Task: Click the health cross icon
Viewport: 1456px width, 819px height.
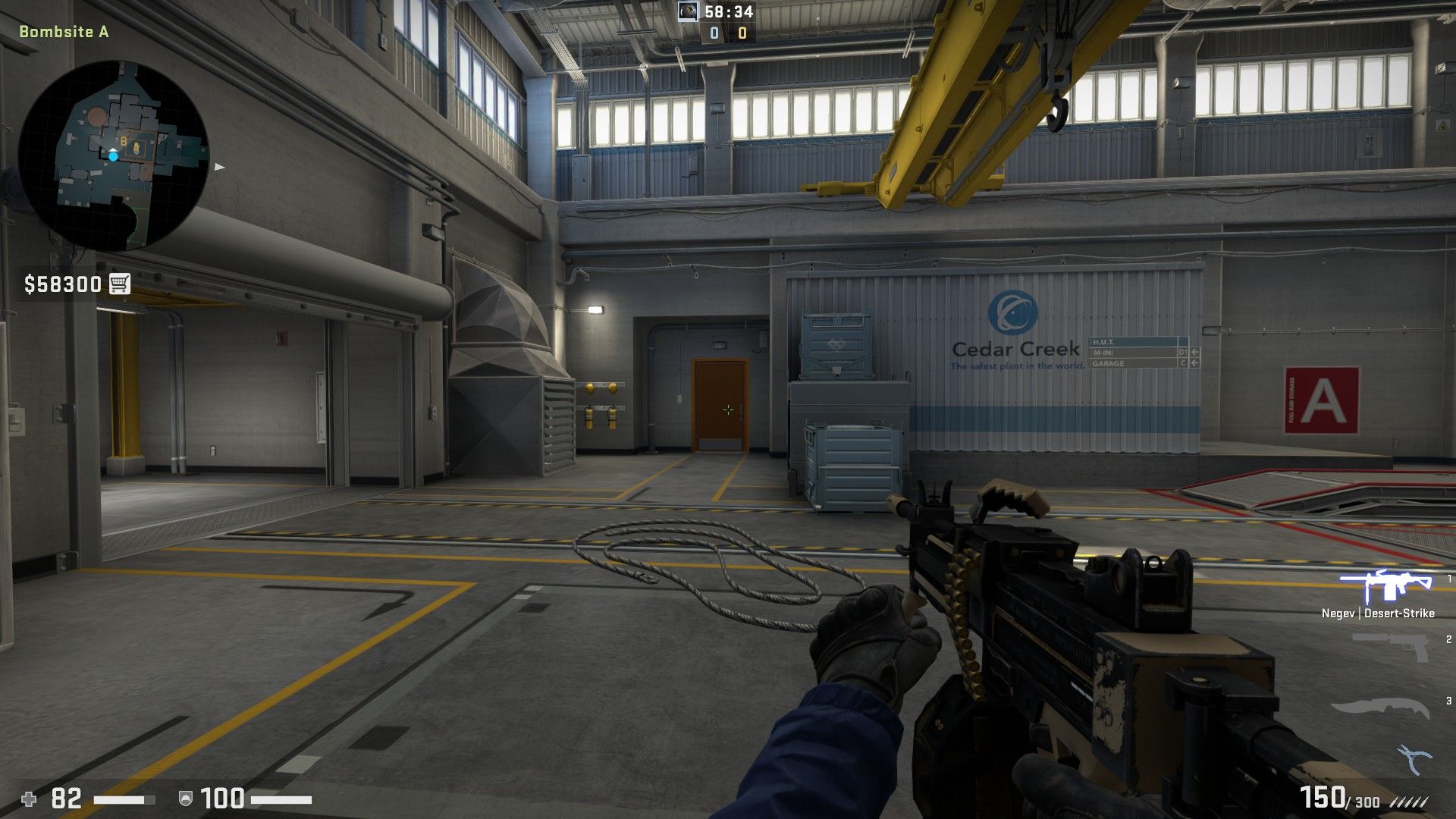Action: pos(30,799)
